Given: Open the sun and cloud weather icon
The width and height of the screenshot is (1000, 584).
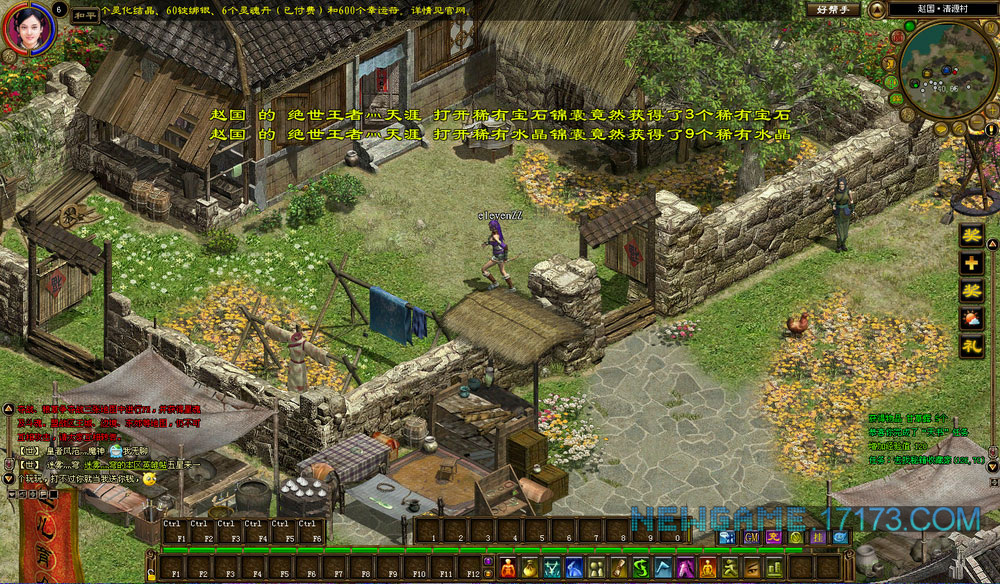Looking at the screenshot, I should [x=971, y=320].
